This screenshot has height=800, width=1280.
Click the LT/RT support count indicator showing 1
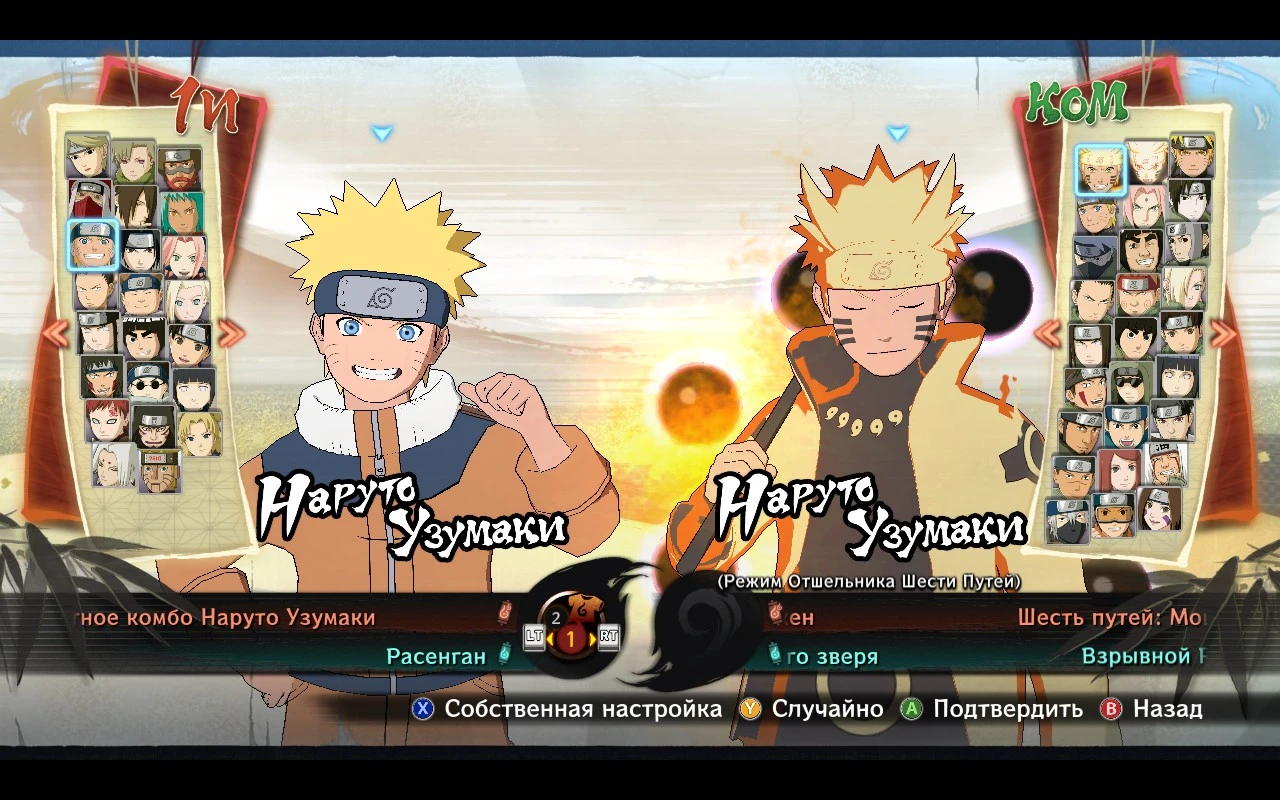pos(570,637)
